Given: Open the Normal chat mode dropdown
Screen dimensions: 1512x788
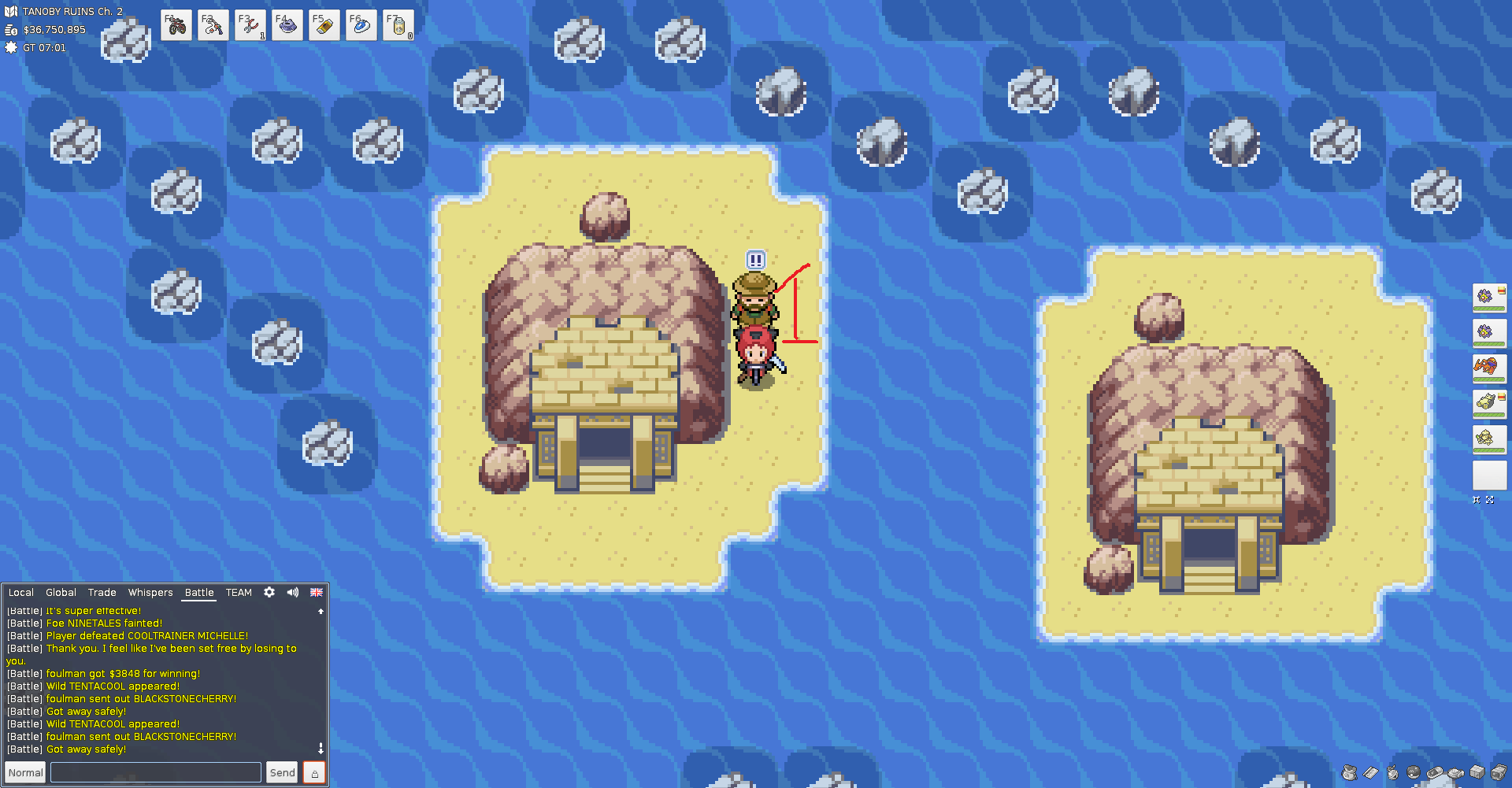Looking at the screenshot, I should [x=25, y=772].
